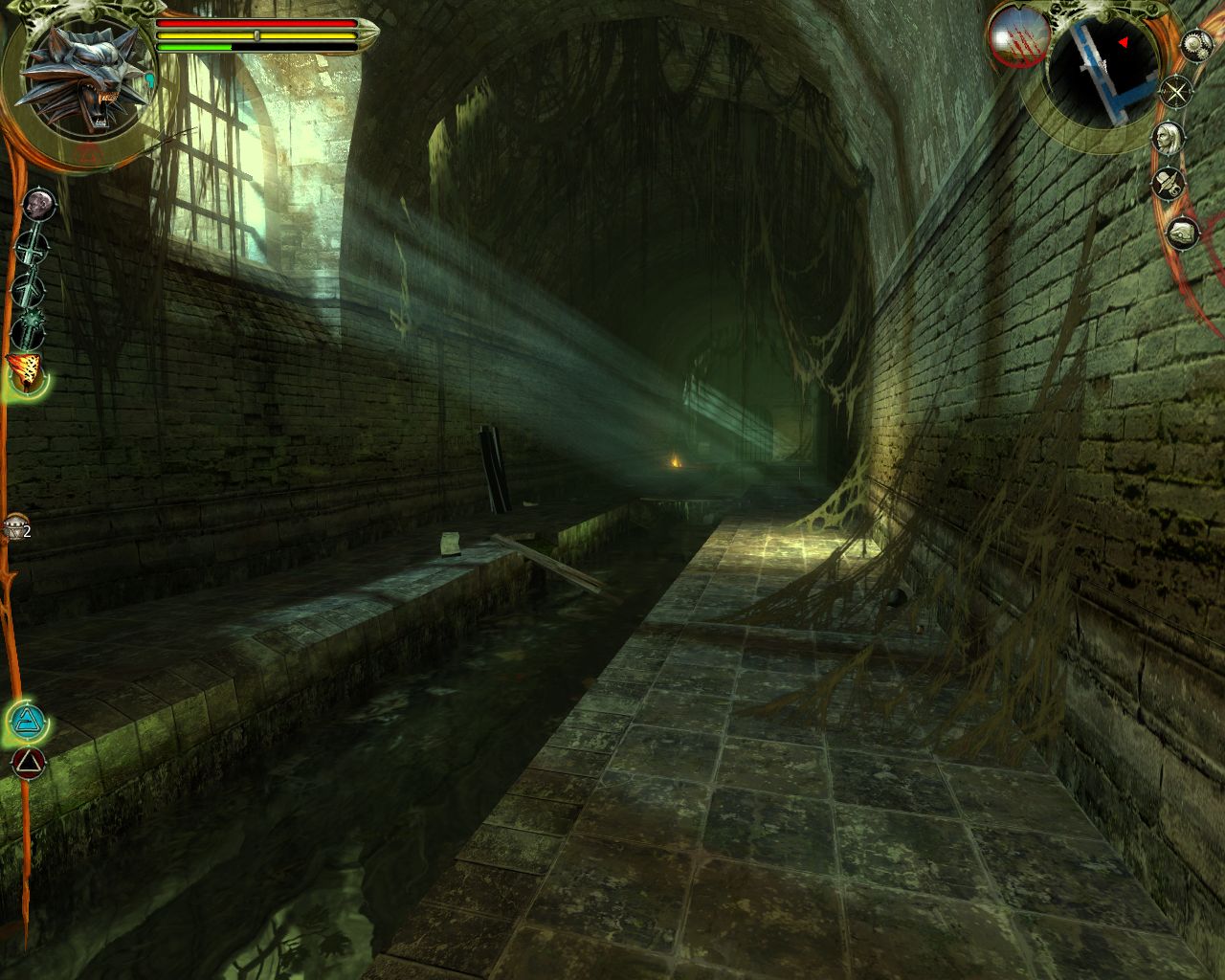Open game options via the gears icon

(x=1196, y=45)
